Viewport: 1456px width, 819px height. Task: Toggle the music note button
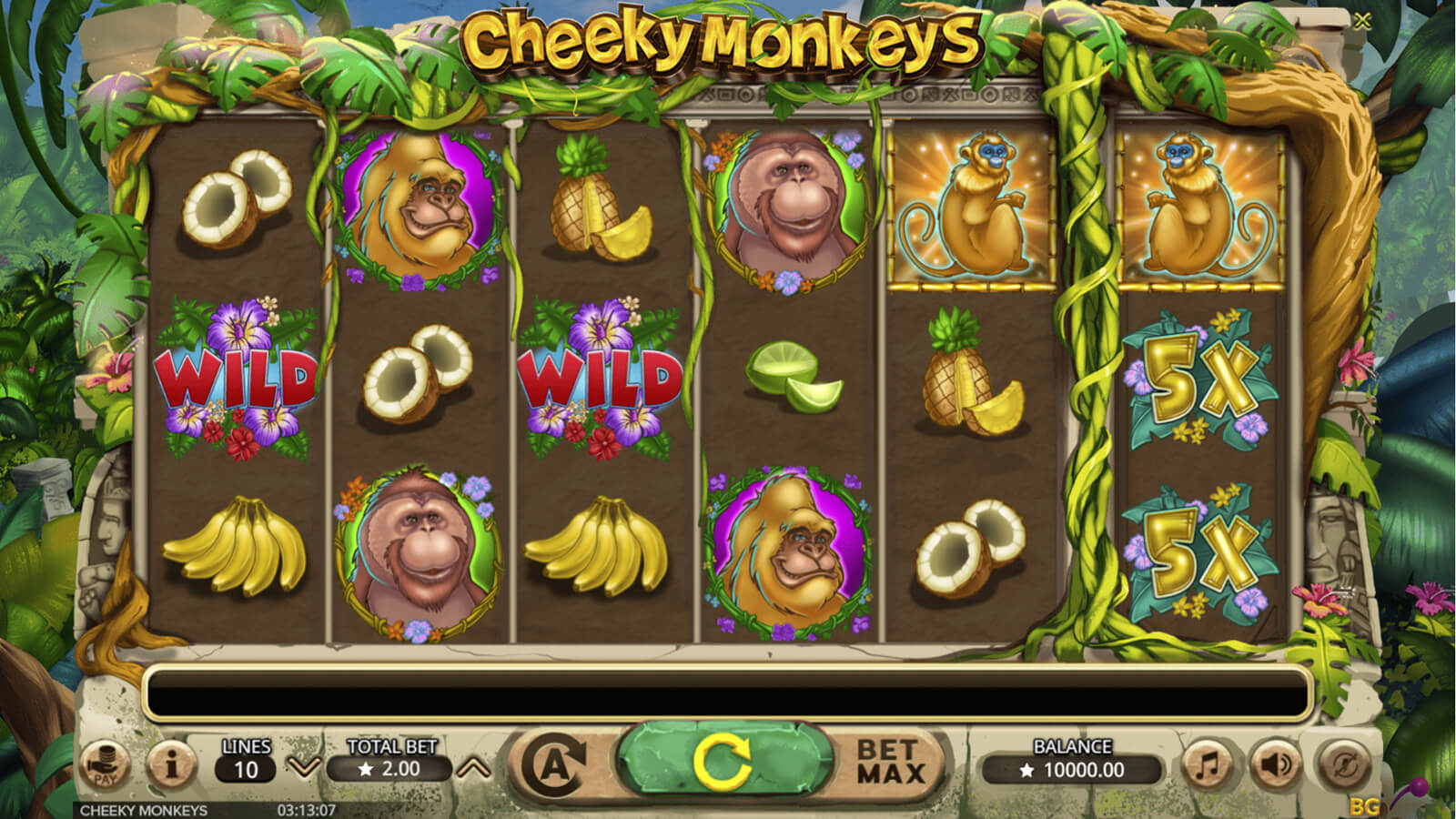pos(1208,766)
